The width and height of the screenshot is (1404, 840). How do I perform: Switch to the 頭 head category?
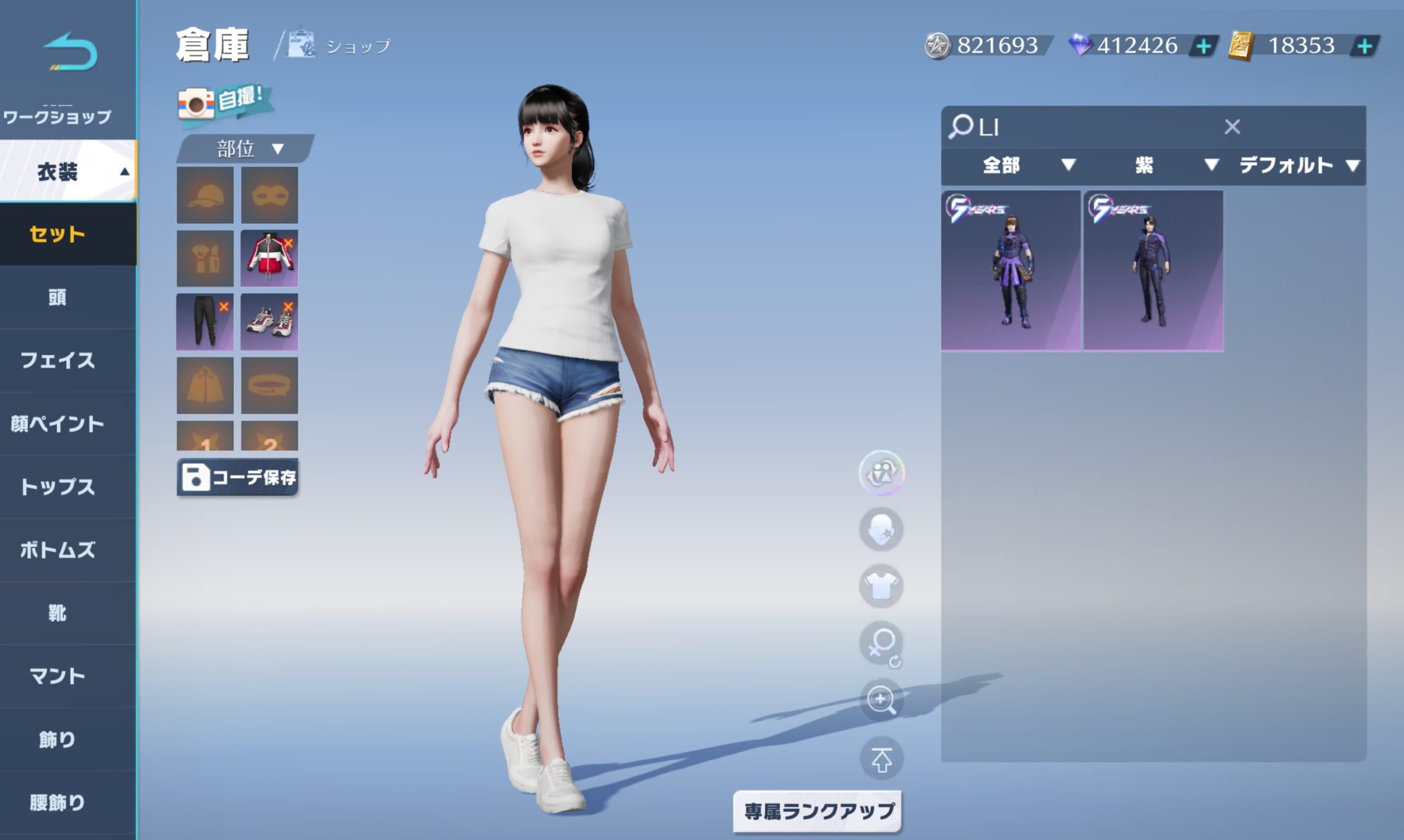58,297
